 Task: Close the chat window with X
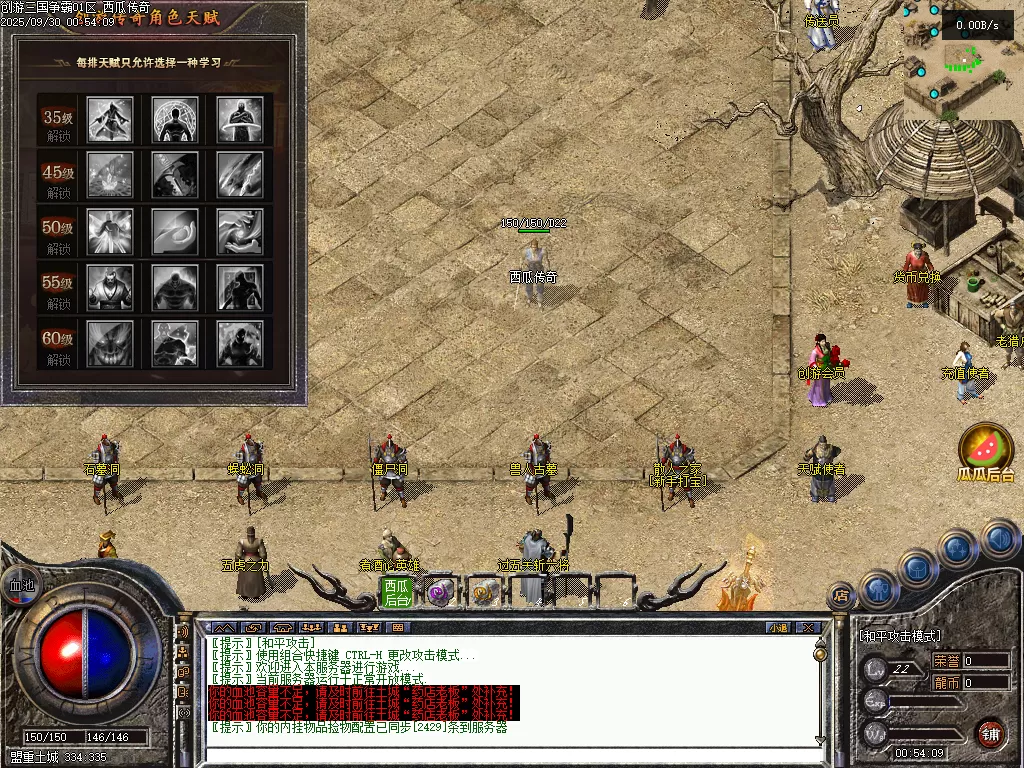tap(808, 628)
